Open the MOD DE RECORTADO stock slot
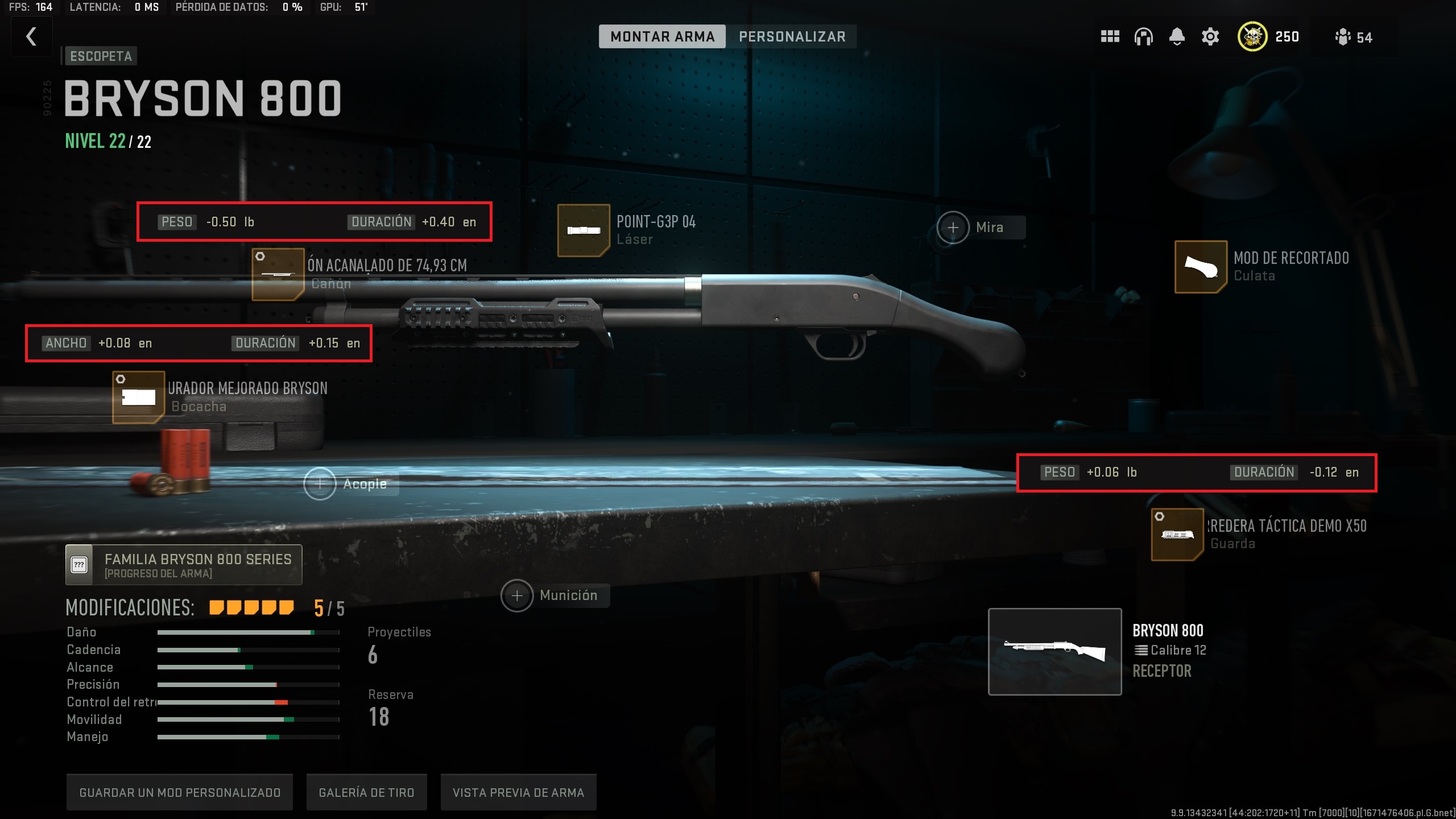 tap(1200, 267)
